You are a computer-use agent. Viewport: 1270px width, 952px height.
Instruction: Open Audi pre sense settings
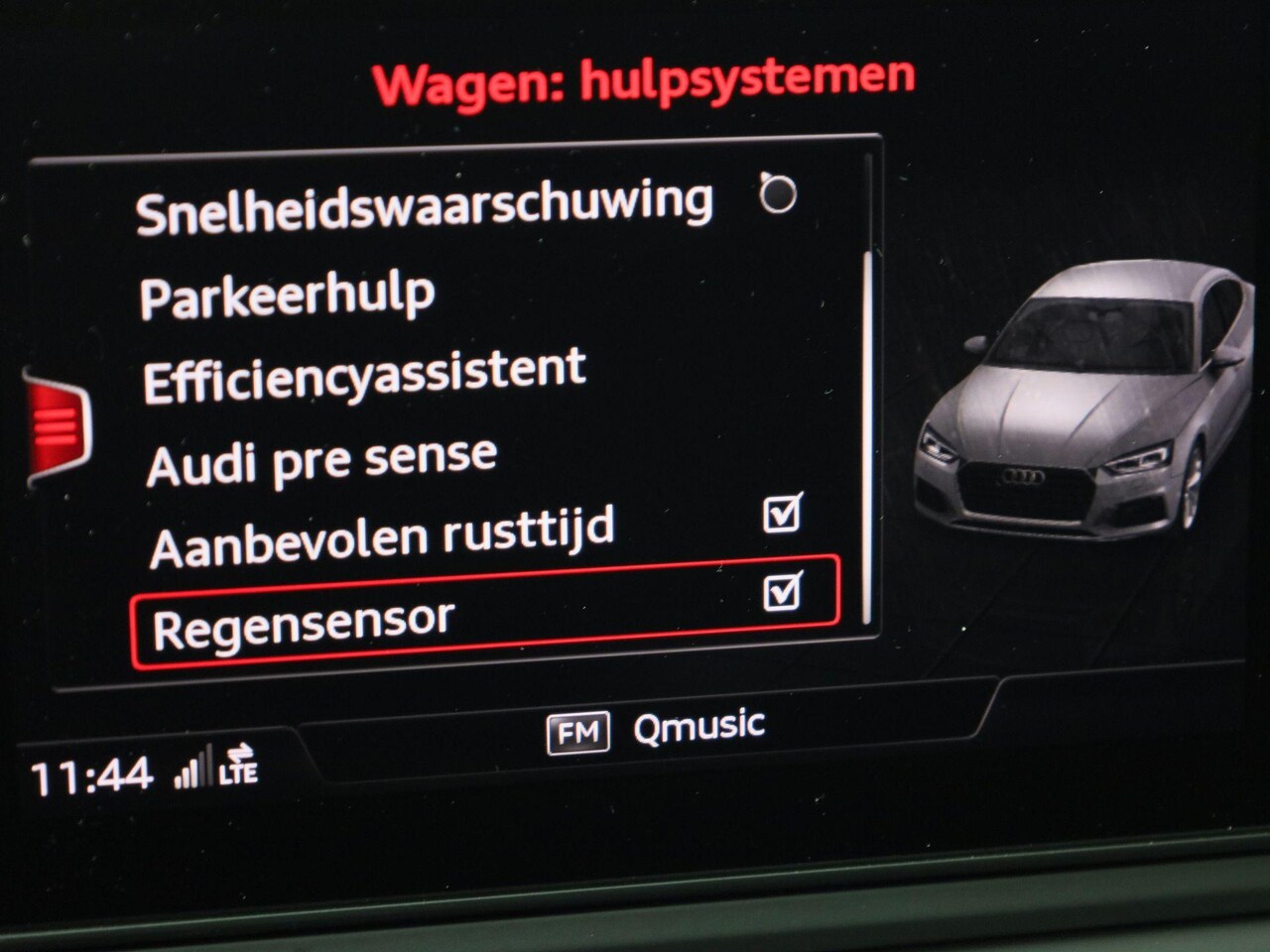coord(321,461)
